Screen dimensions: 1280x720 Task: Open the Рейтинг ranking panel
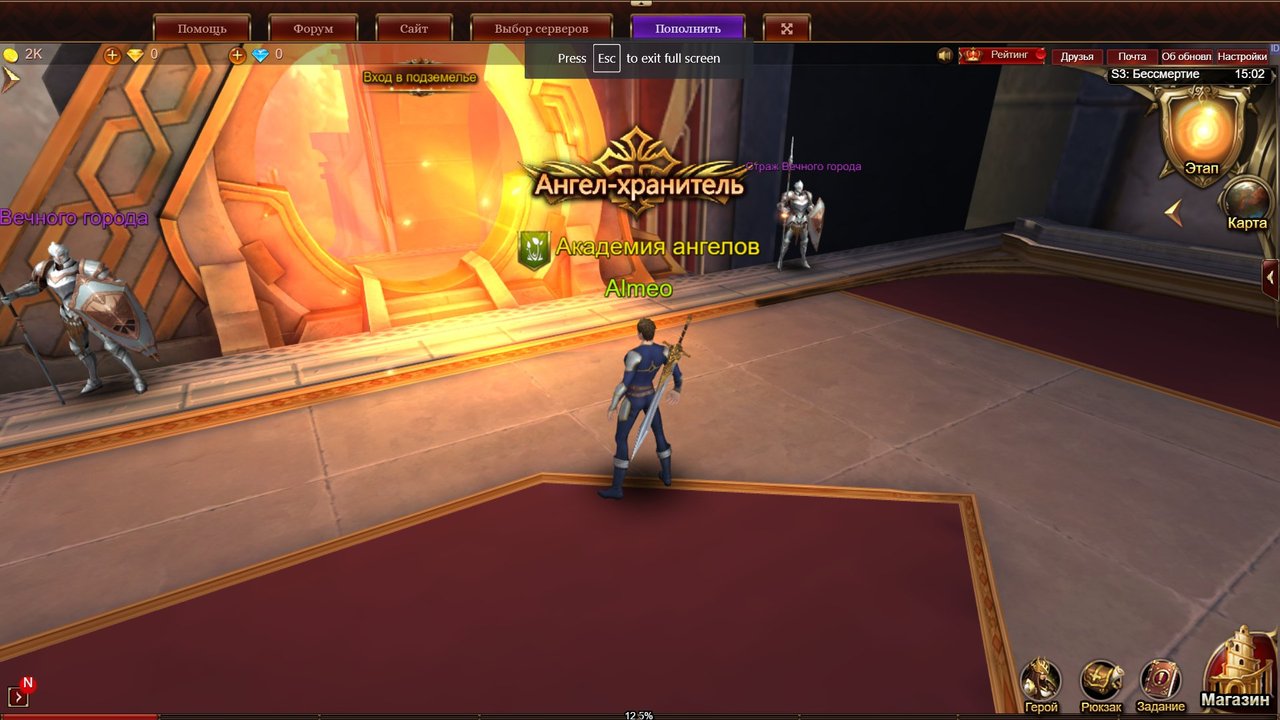pos(1003,56)
